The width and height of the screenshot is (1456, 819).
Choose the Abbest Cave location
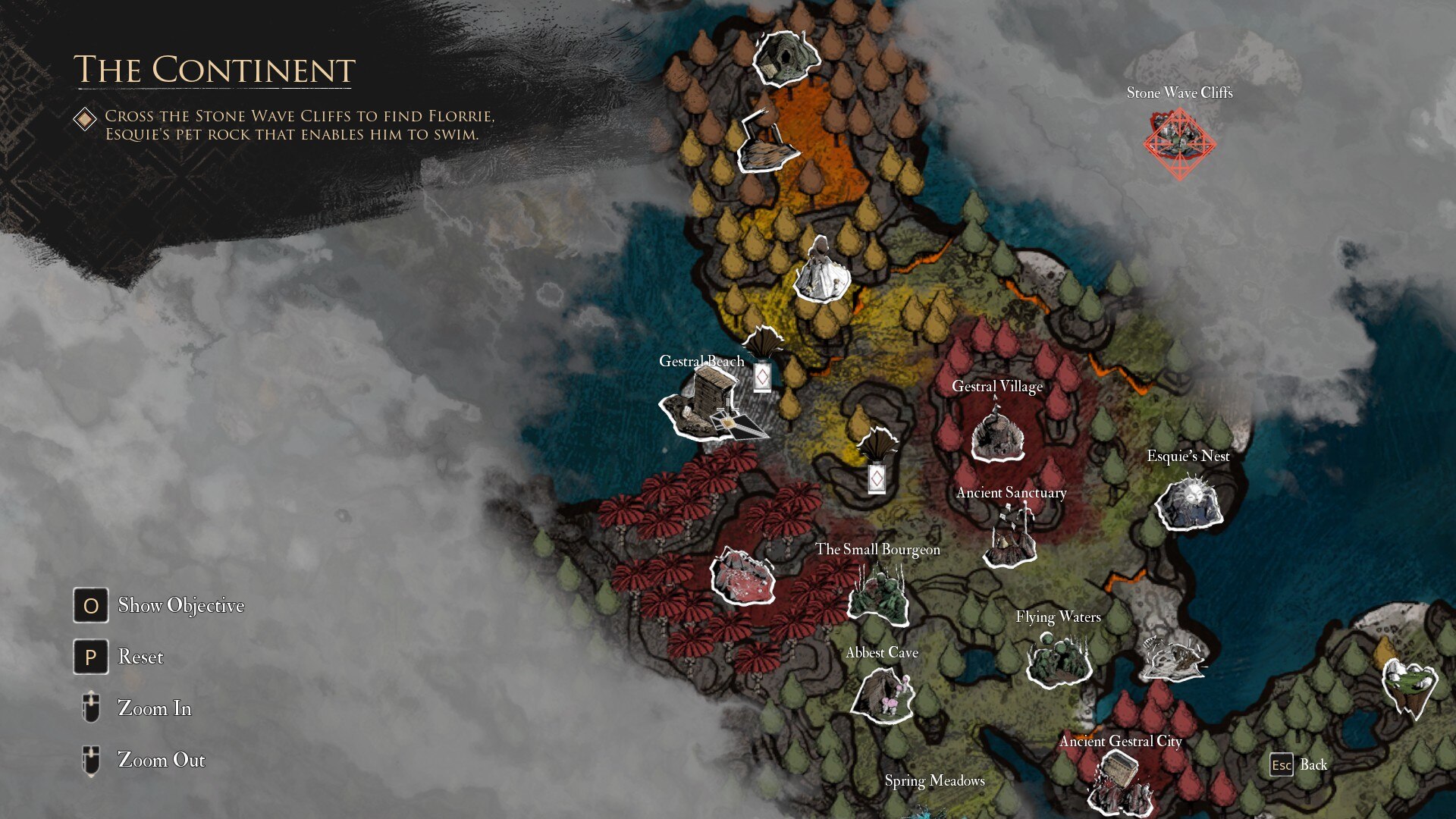[x=882, y=692]
